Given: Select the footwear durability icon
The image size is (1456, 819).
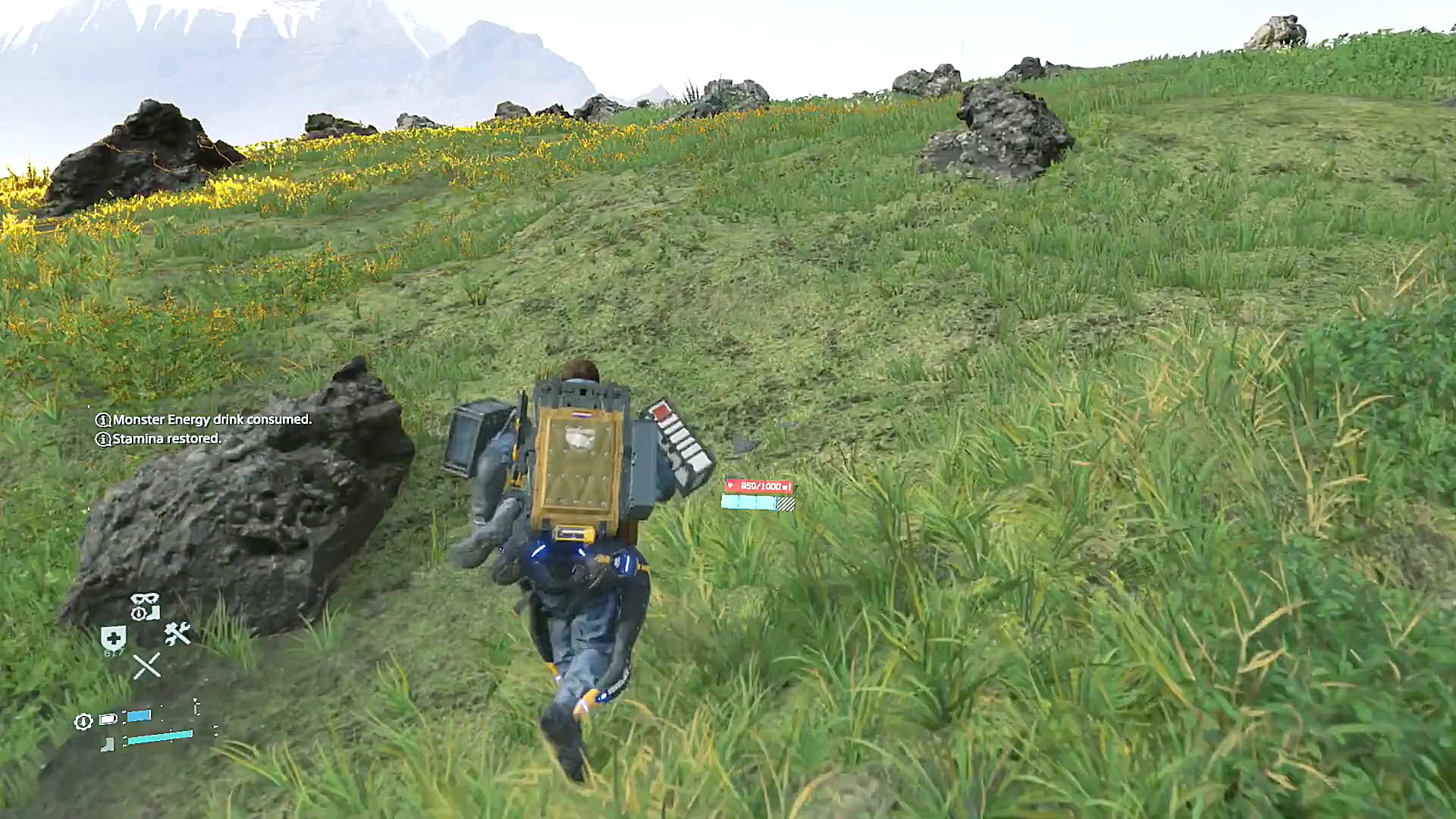Looking at the screenshot, I should 107,745.
